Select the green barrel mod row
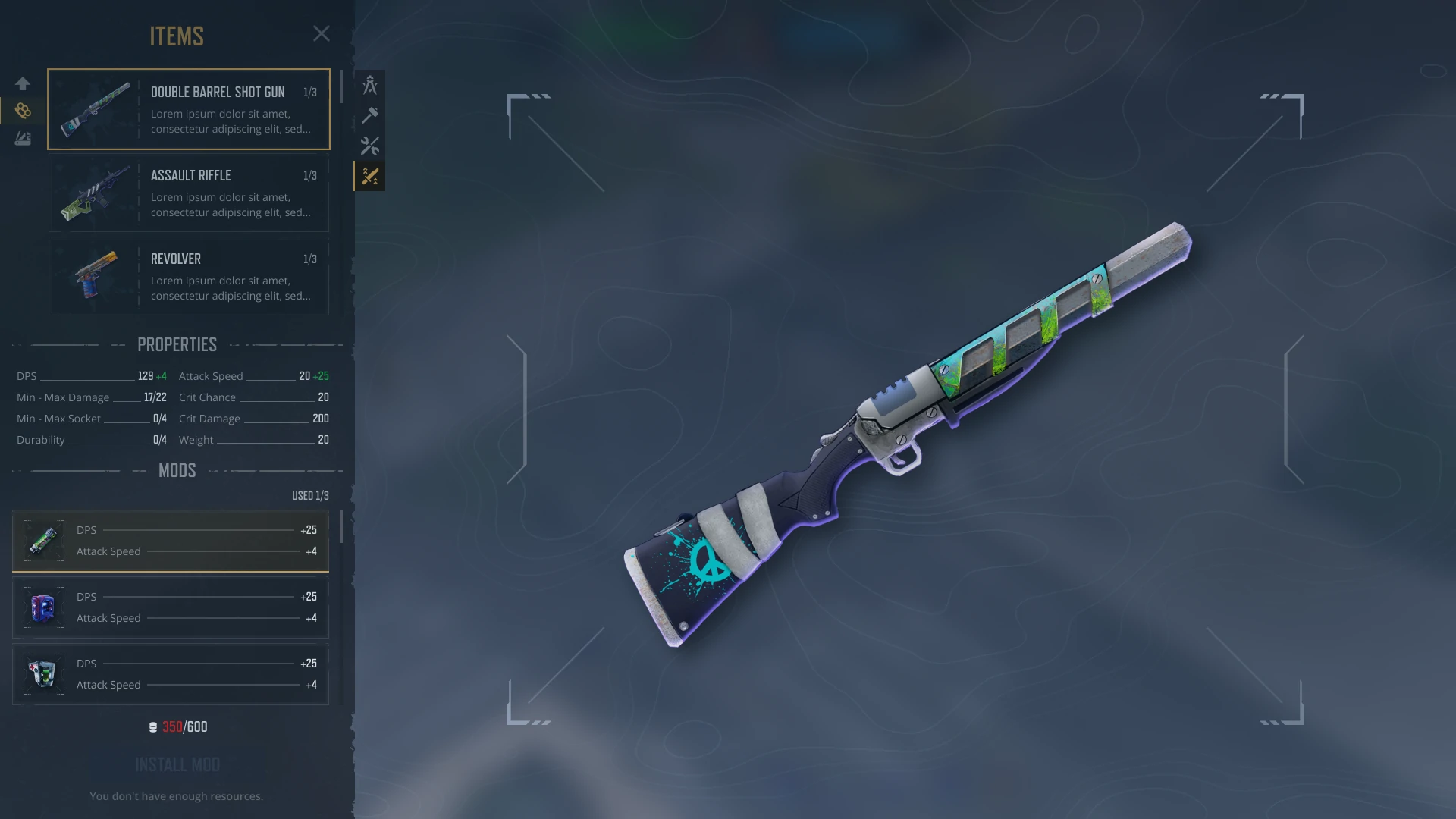1456x819 pixels. click(171, 541)
